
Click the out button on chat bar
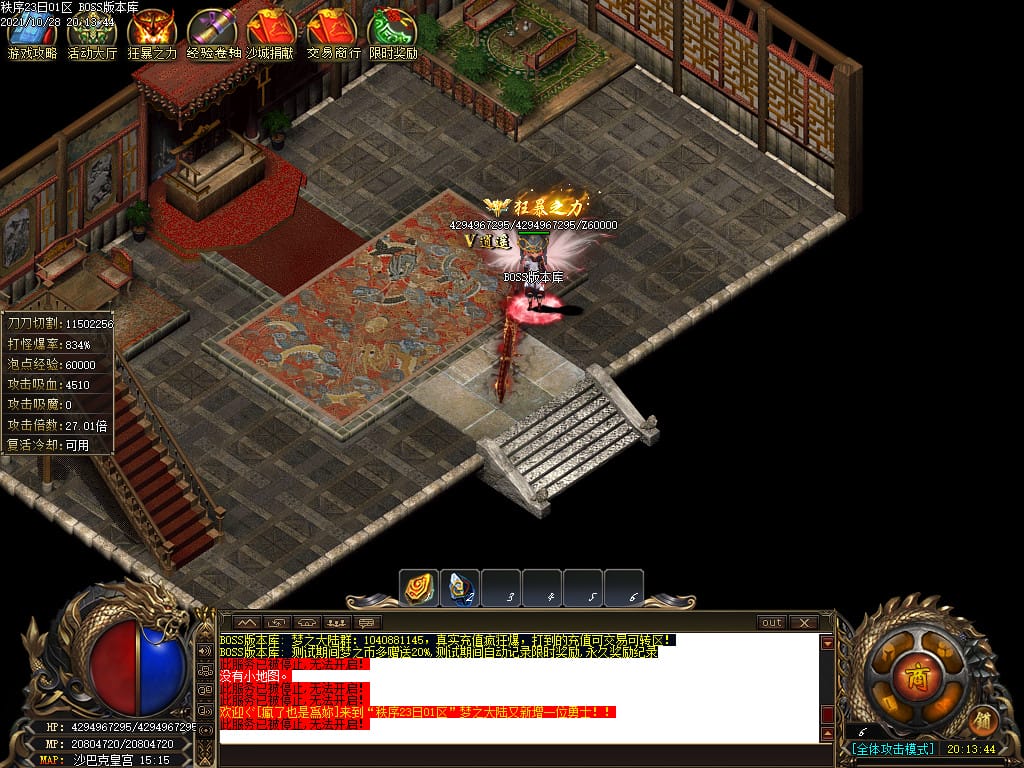(x=772, y=622)
